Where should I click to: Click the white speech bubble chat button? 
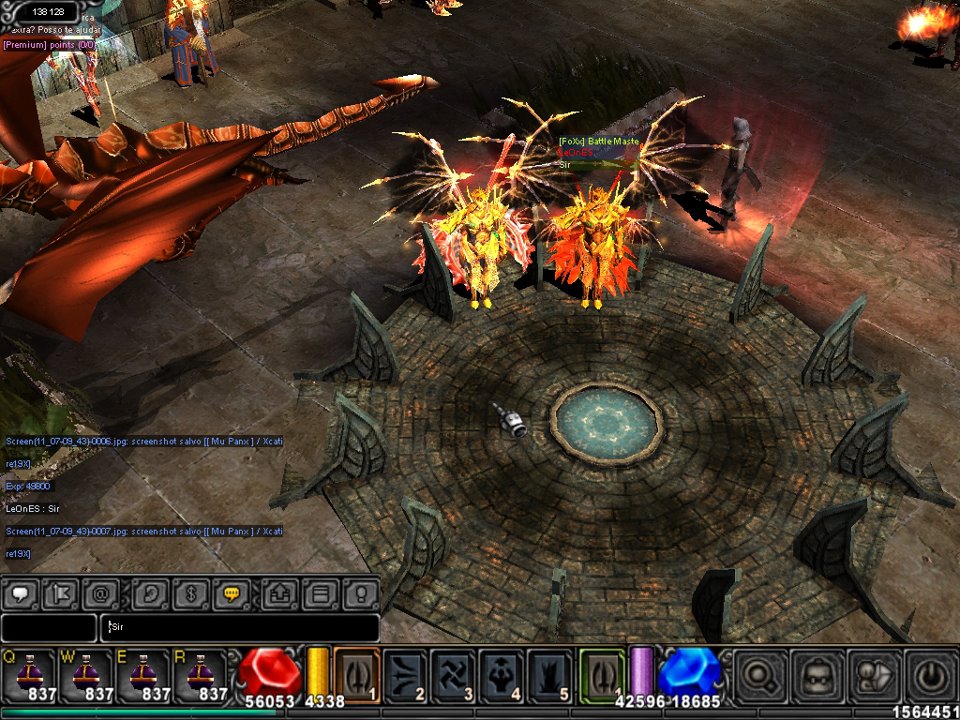click(x=20, y=594)
